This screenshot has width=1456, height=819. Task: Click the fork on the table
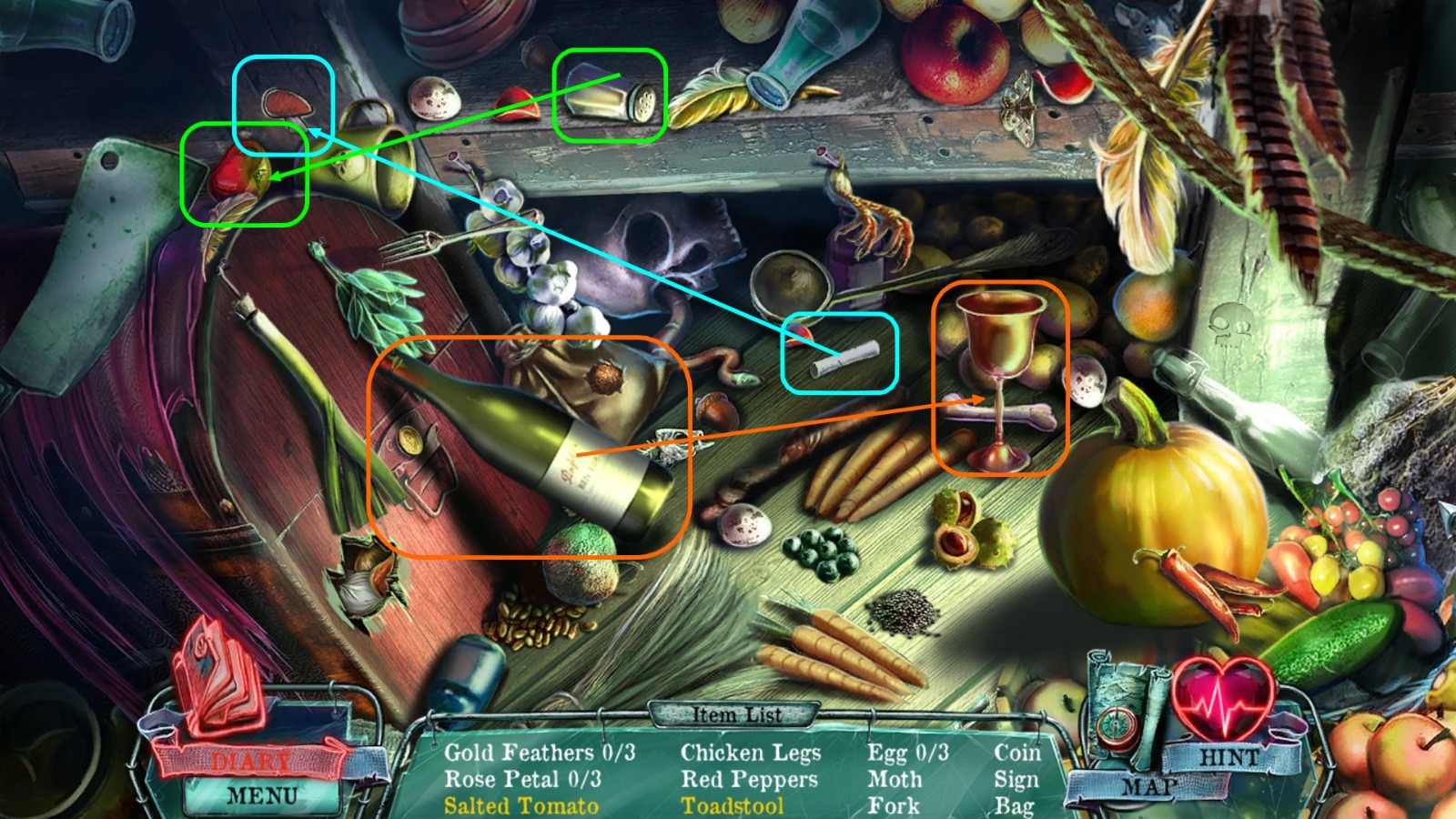coord(419,241)
